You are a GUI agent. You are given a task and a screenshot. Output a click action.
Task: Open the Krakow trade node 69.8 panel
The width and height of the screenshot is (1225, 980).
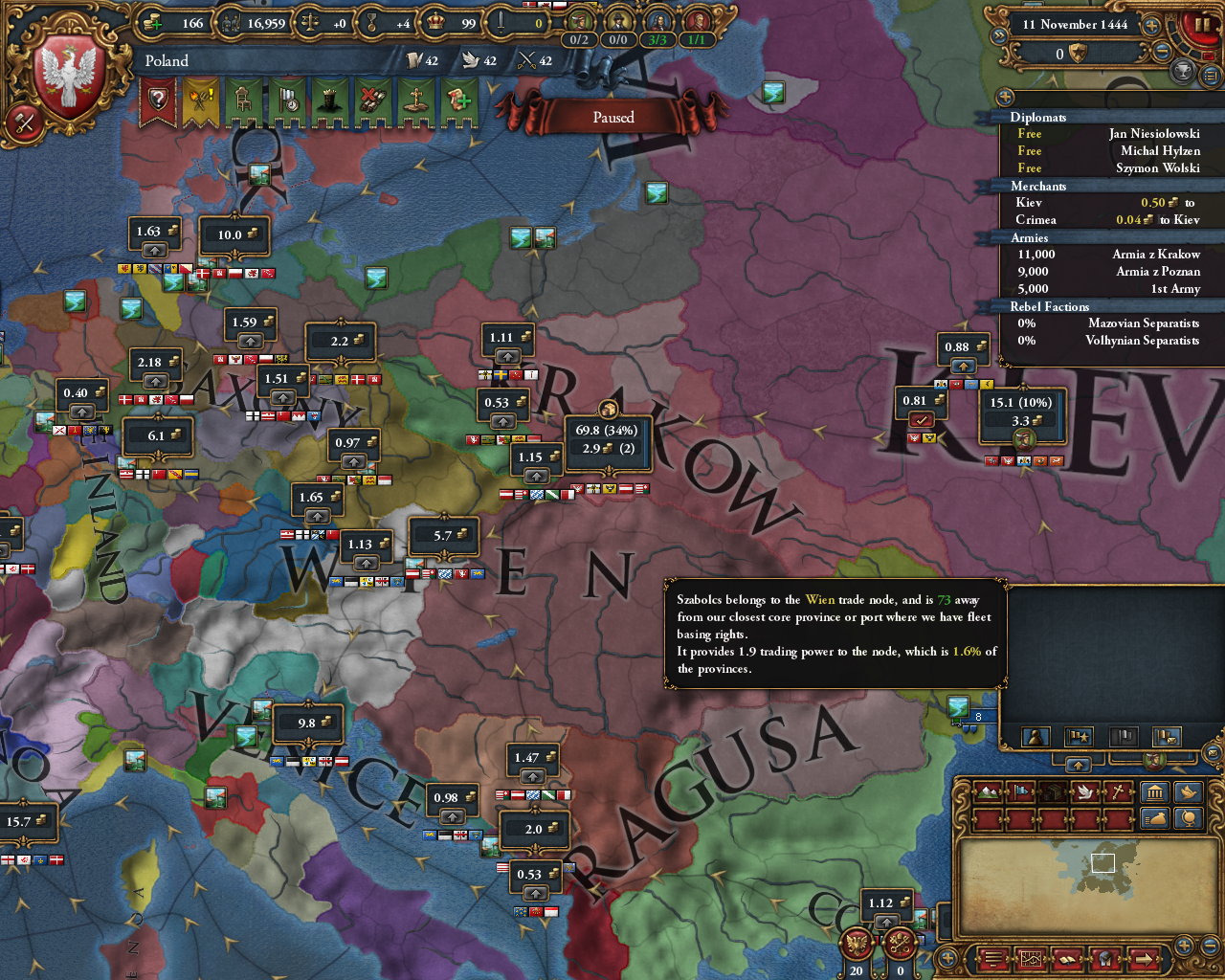[x=607, y=440]
